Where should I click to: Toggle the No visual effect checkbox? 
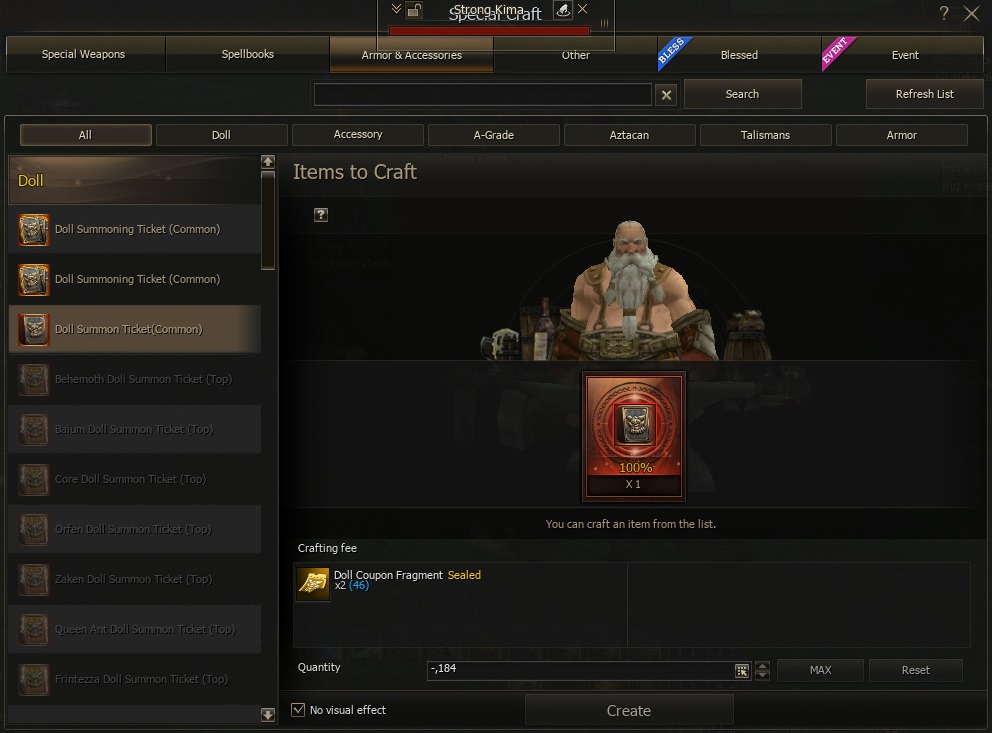pos(298,710)
